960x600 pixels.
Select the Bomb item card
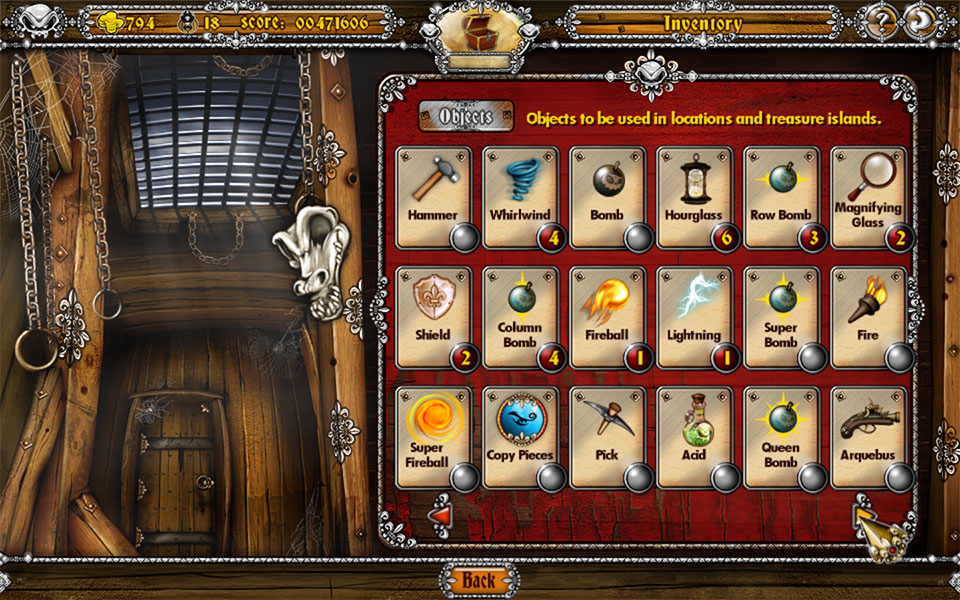(607, 197)
